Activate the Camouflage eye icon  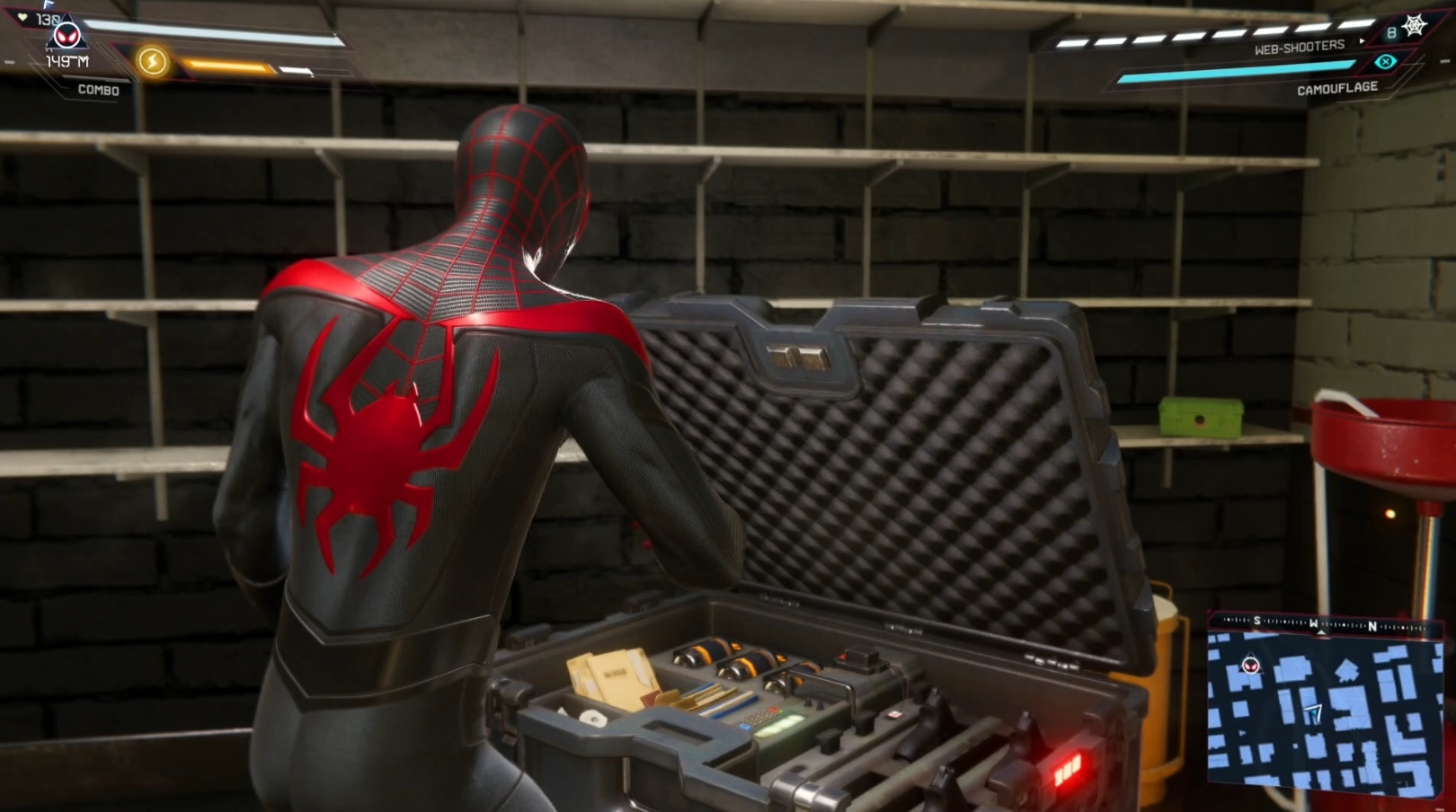pyautogui.click(x=1385, y=62)
